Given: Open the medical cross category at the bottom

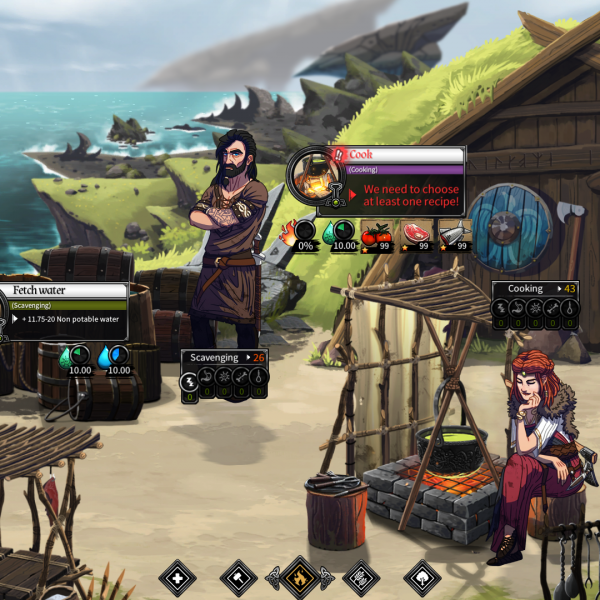Looking at the screenshot, I should pos(178,578).
